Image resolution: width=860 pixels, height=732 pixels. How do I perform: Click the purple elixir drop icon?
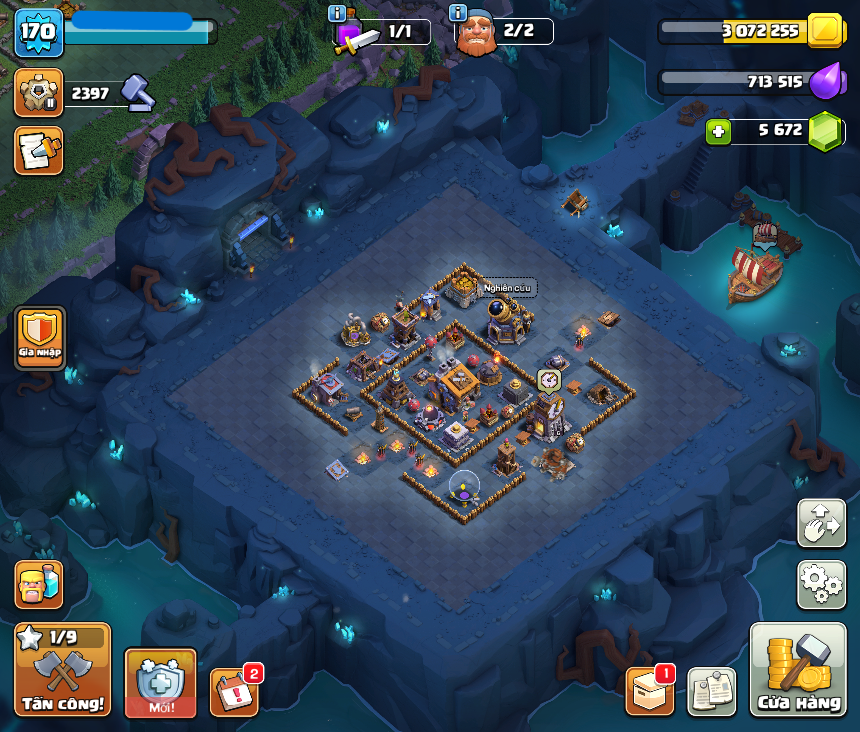point(826,82)
